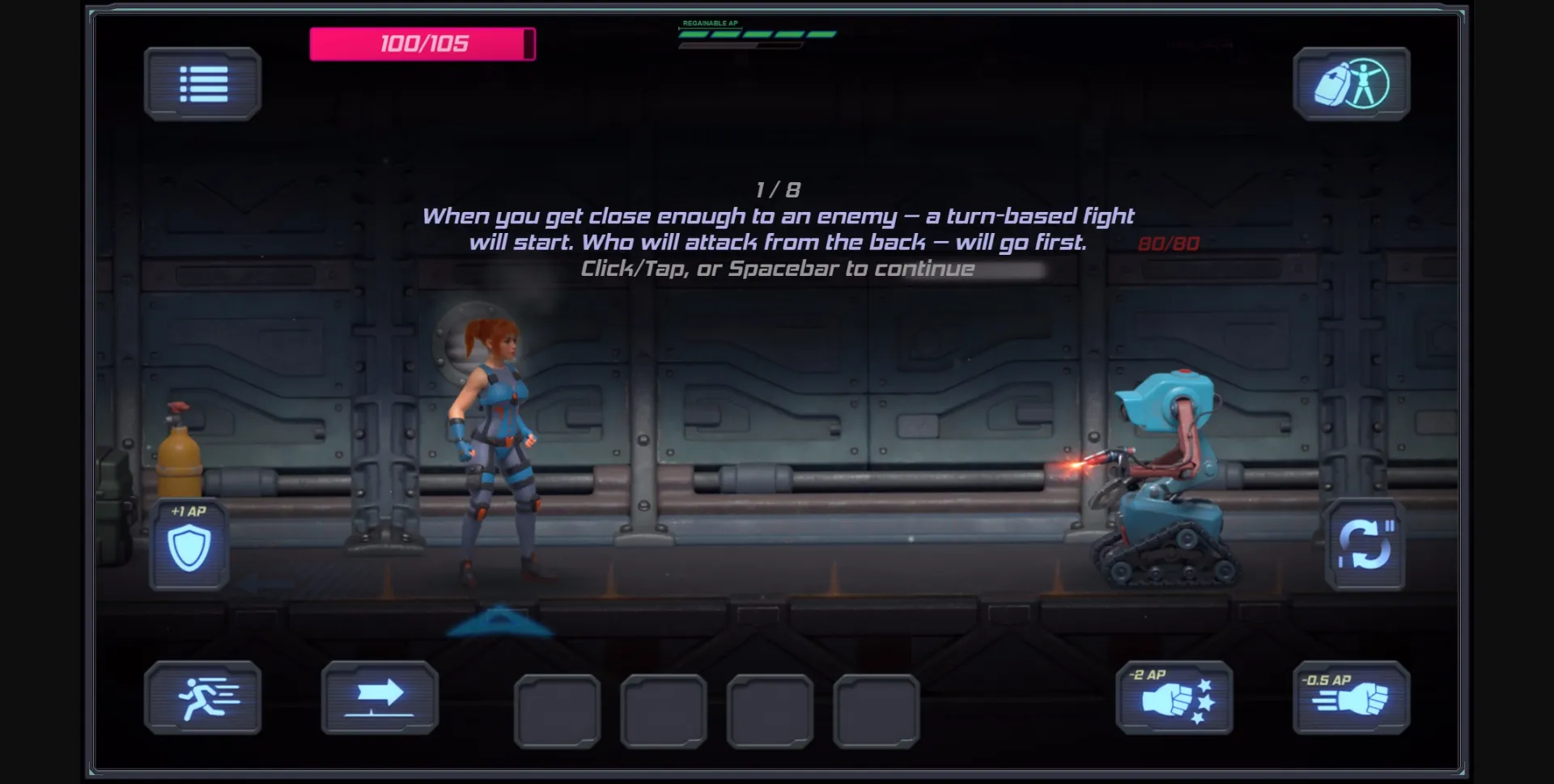Open the game menu
This screenshot has height=784, width=1554.
click(x=202, y=84)
